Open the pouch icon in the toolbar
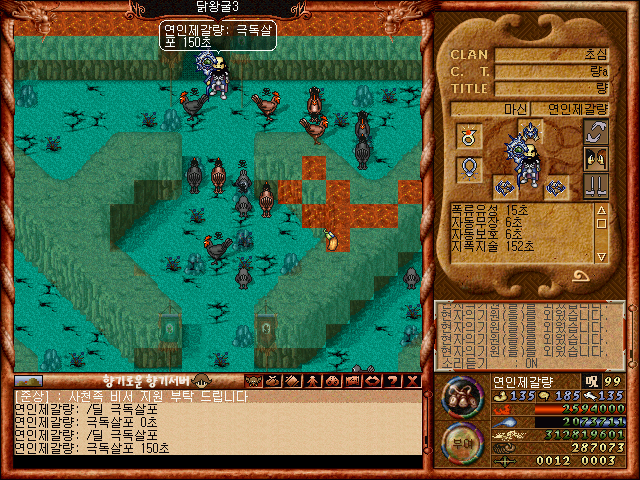 (x=273, y=380)
